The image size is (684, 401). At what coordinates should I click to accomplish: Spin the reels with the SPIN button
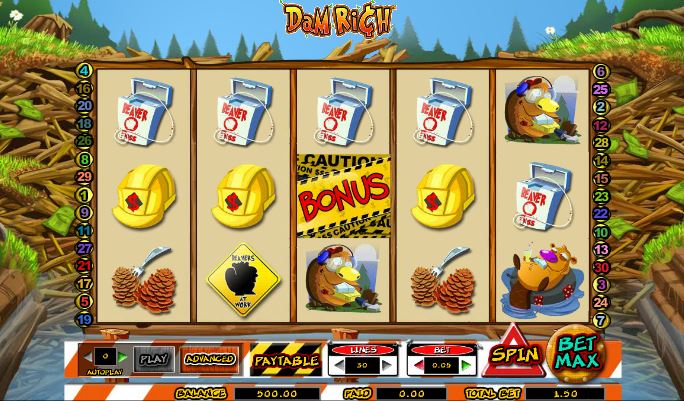click(x=513, y=354)
